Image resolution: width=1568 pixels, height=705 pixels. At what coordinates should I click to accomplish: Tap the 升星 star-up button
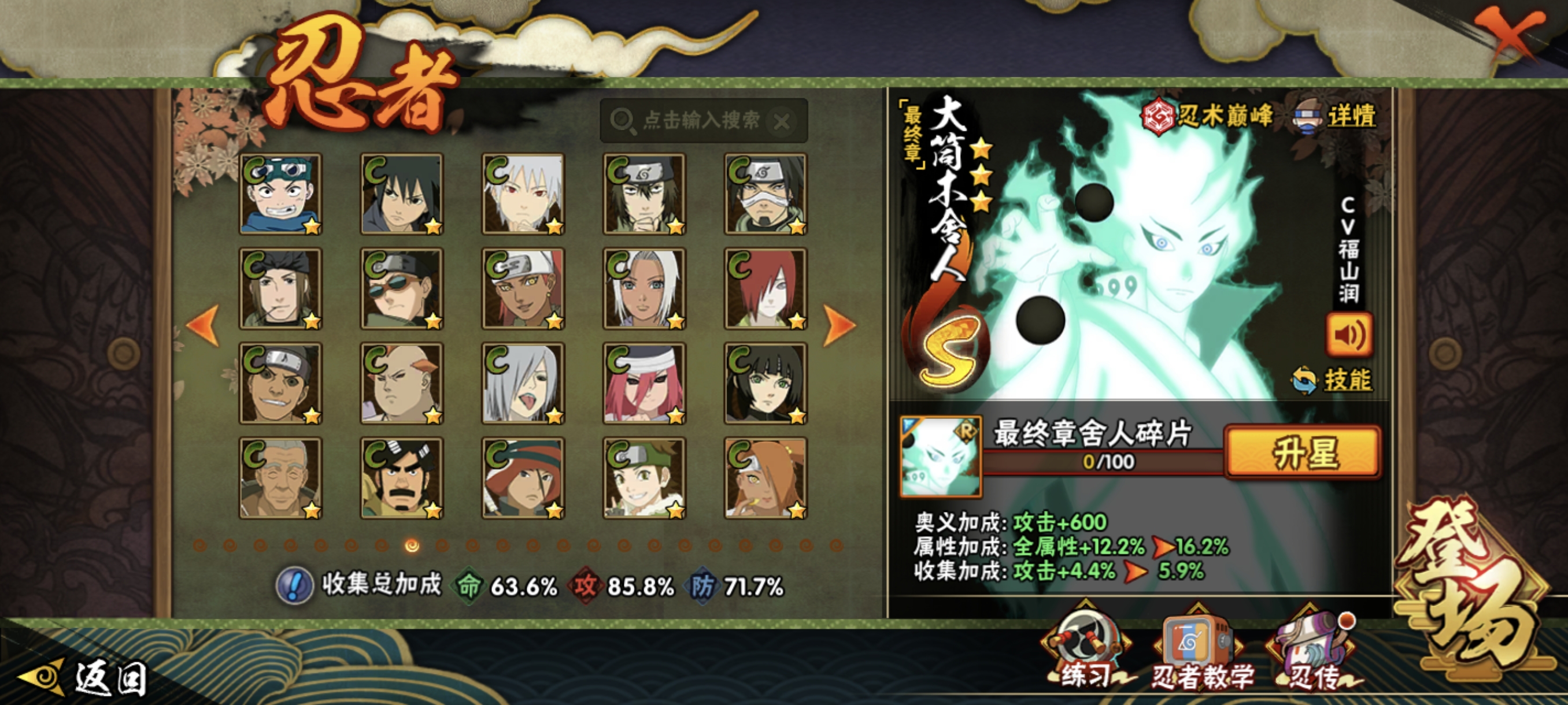click(x=1303, y=451)
